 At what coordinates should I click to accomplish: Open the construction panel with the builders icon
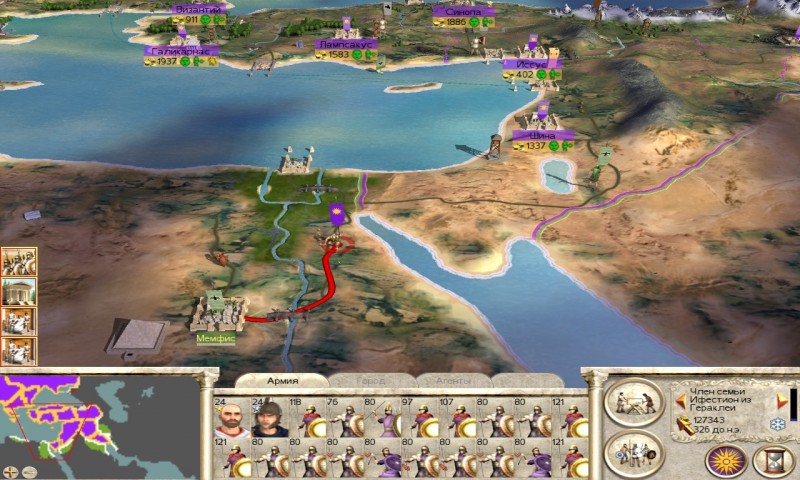click(x=634, y=402)
